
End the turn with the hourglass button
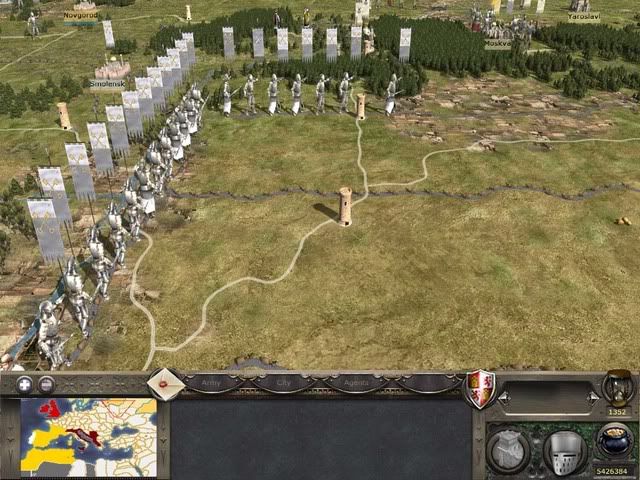(617, 388)
